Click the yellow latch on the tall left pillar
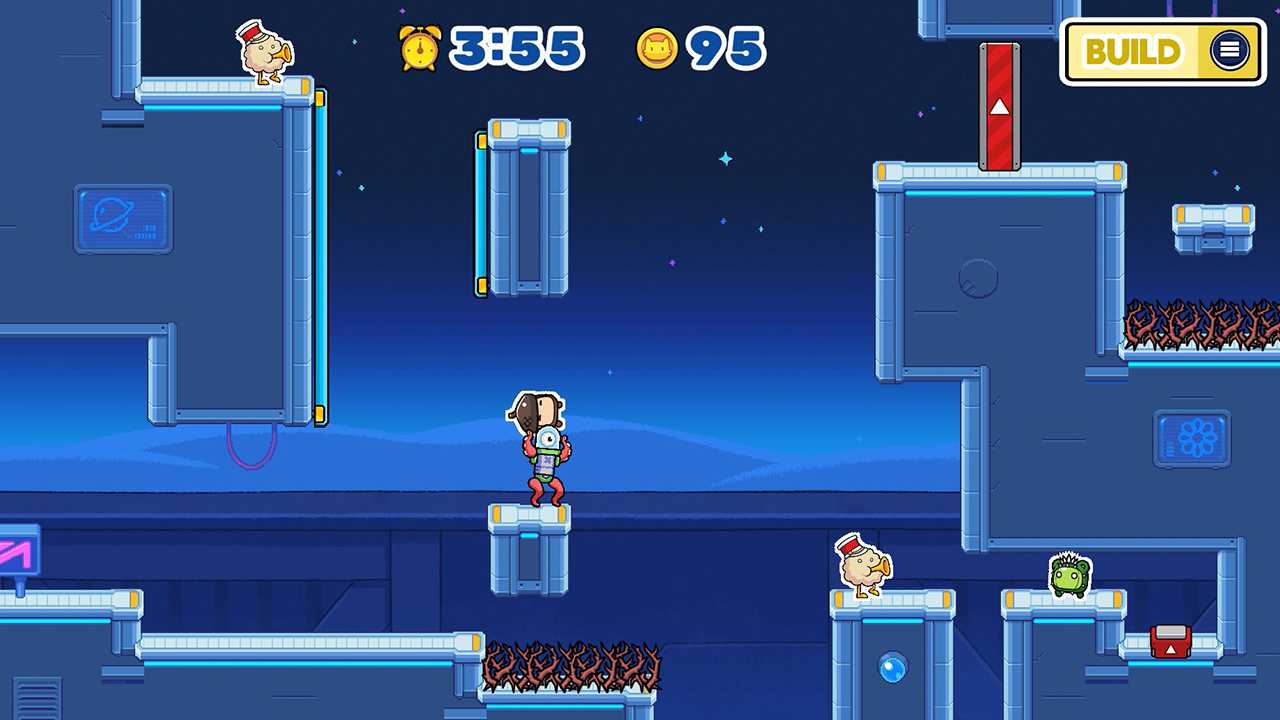 click(x=320, y=99)
